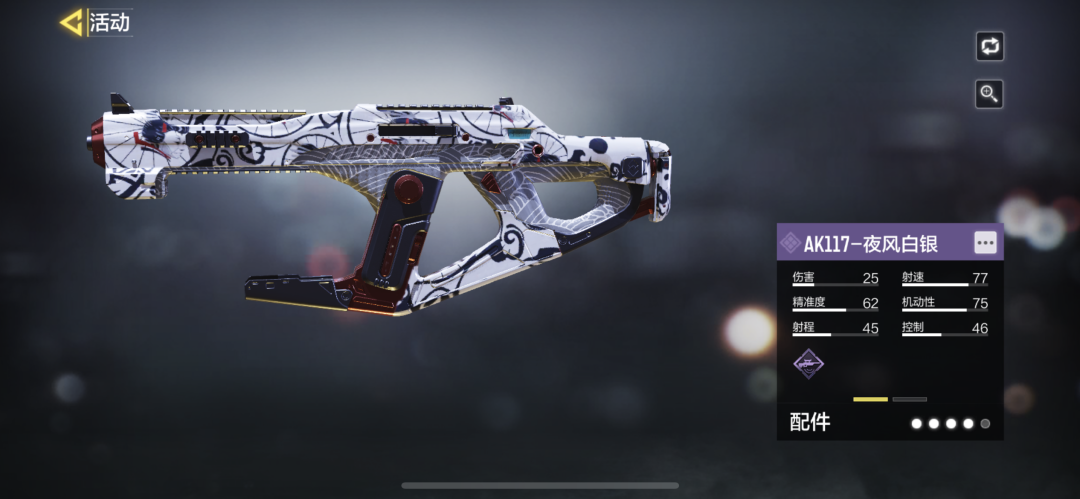The width and height of the screenshot is (1080, 499).
Task: Select the purple diamond weapon perk icon
Action: click(807, 364)
